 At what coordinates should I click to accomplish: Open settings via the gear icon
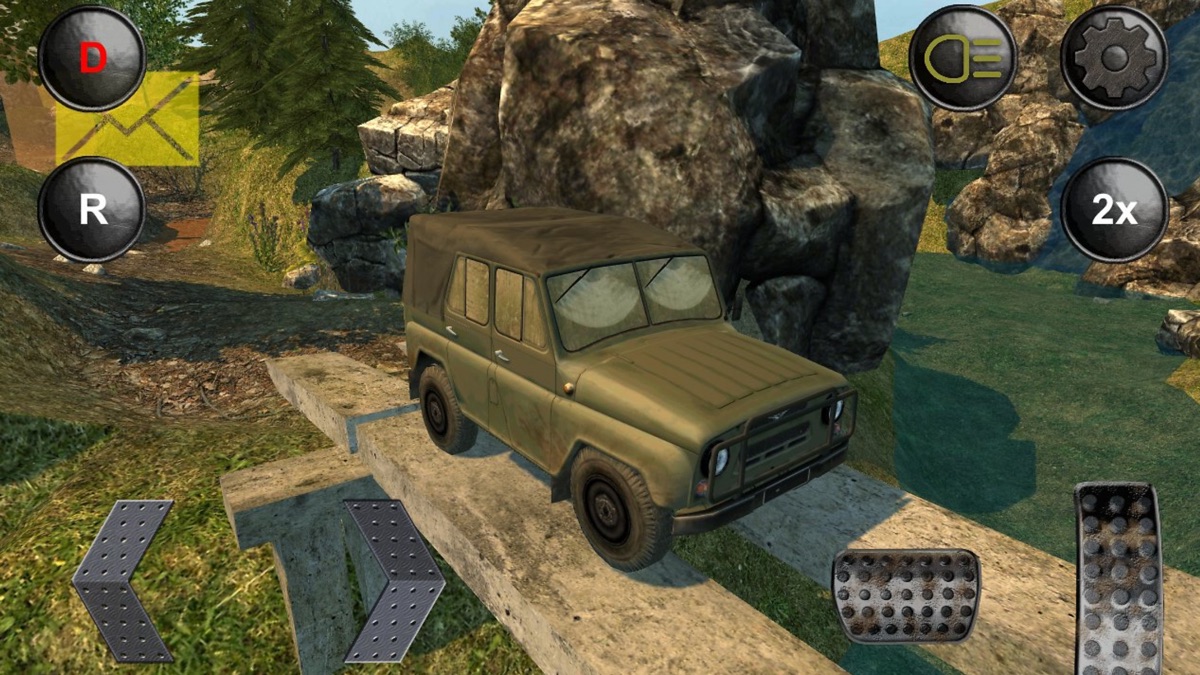(x=1114, y=58)
